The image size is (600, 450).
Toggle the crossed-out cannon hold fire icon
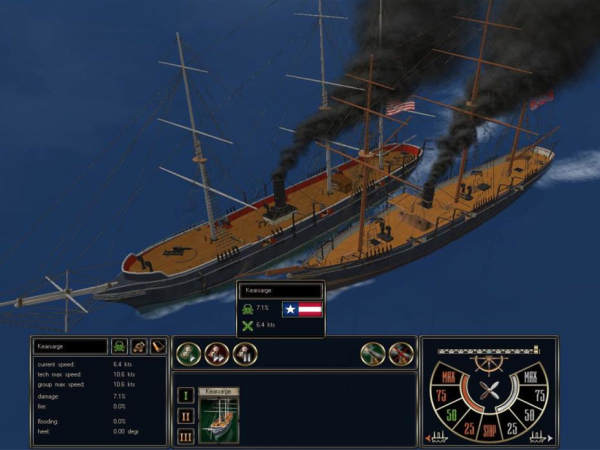(x=401, y=353)
